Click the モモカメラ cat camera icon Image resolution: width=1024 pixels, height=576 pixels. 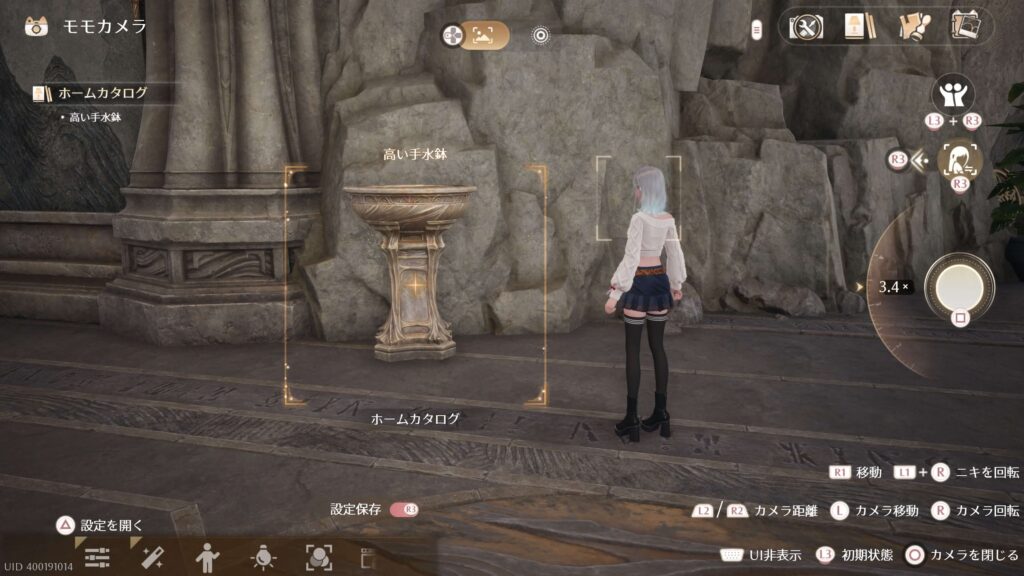(38, 26)
